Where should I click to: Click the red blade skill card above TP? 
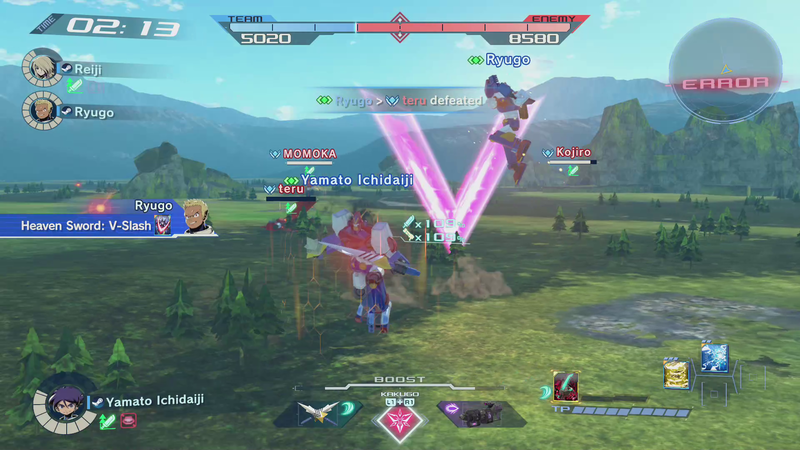566,387
